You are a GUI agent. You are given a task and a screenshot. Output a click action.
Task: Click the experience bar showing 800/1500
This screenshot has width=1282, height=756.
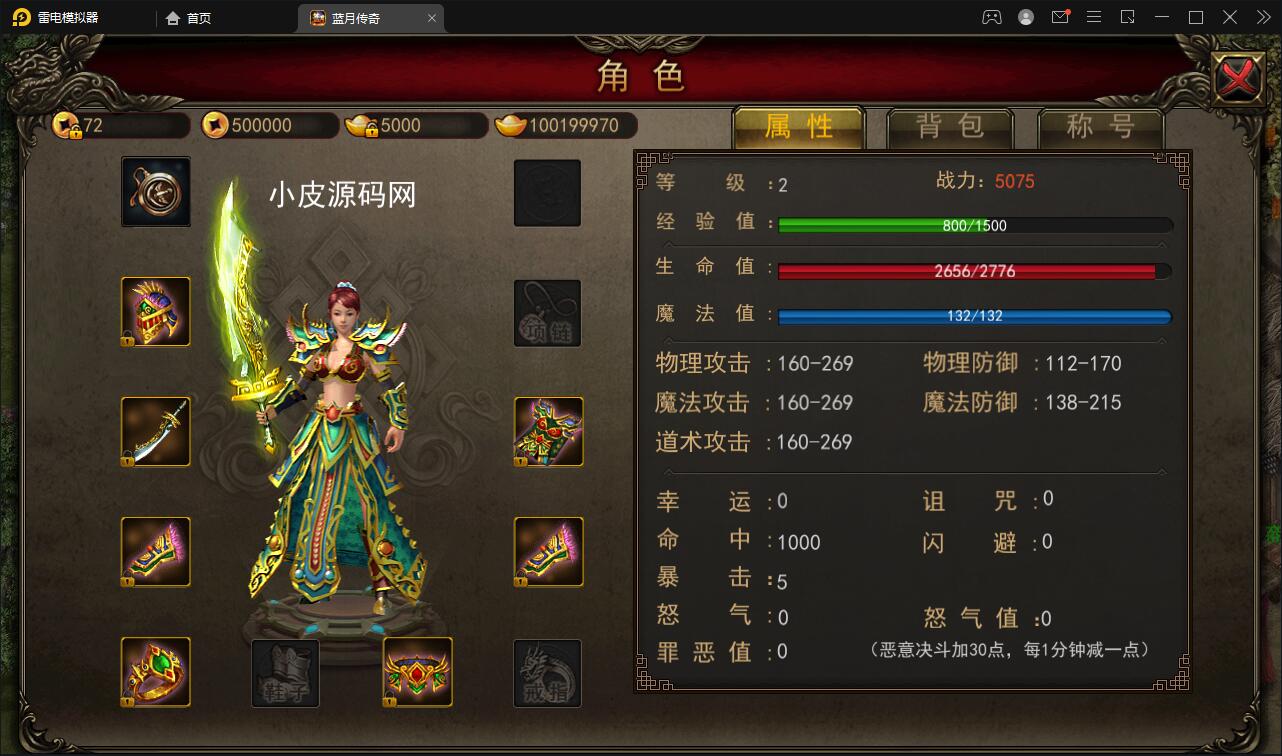point(975,224)
